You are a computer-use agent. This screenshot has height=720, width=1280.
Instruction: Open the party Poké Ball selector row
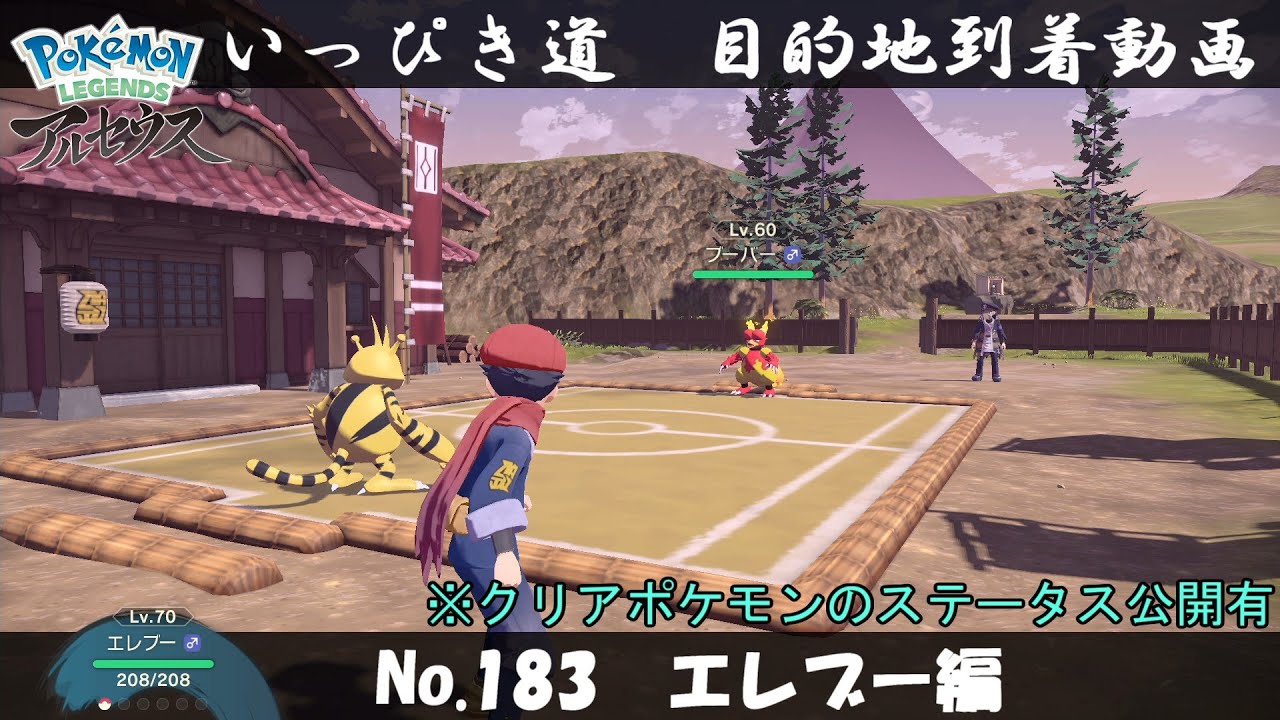click(152, 703)
